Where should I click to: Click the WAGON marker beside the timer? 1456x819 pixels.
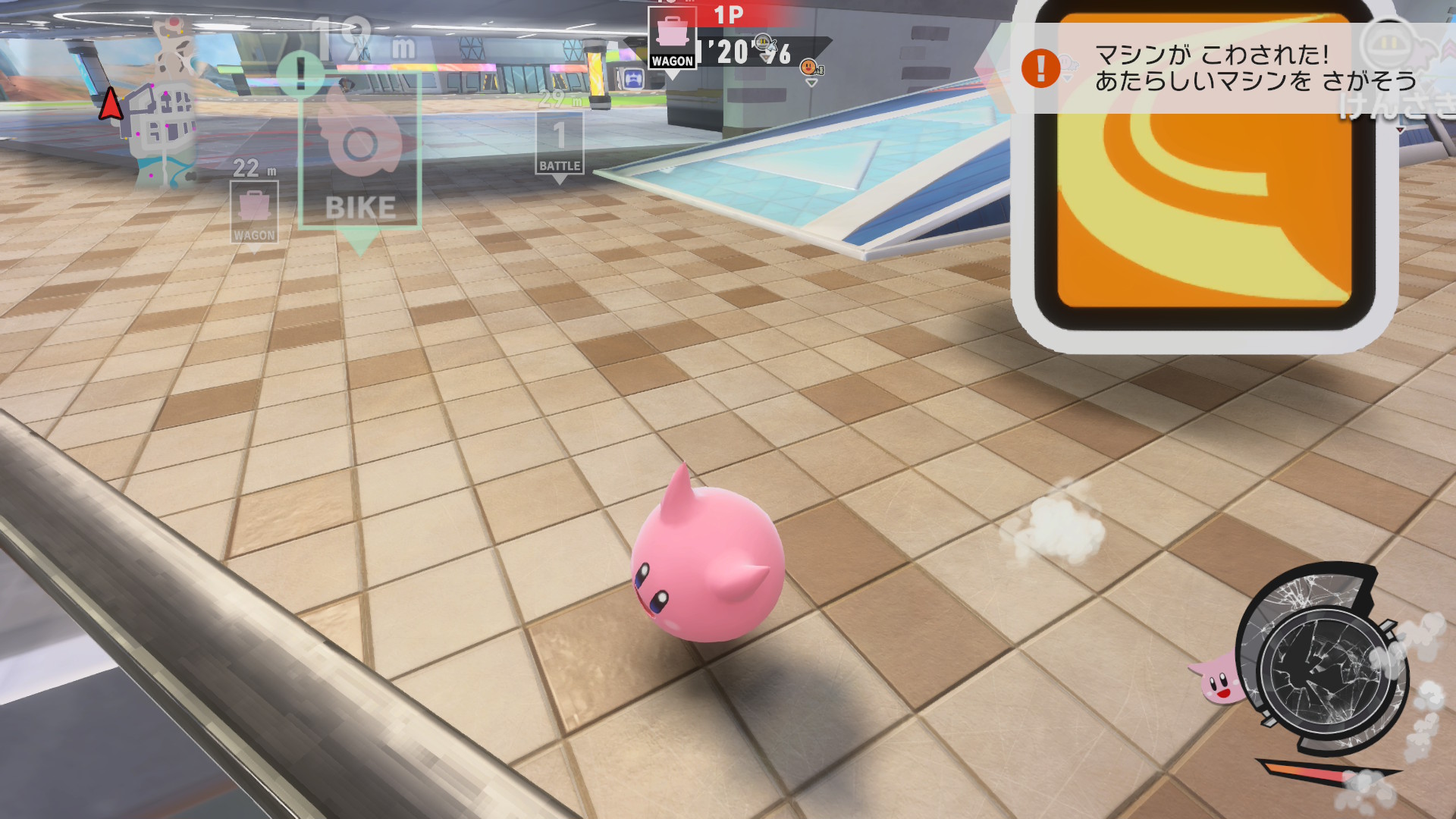click(x=672, y=39)
